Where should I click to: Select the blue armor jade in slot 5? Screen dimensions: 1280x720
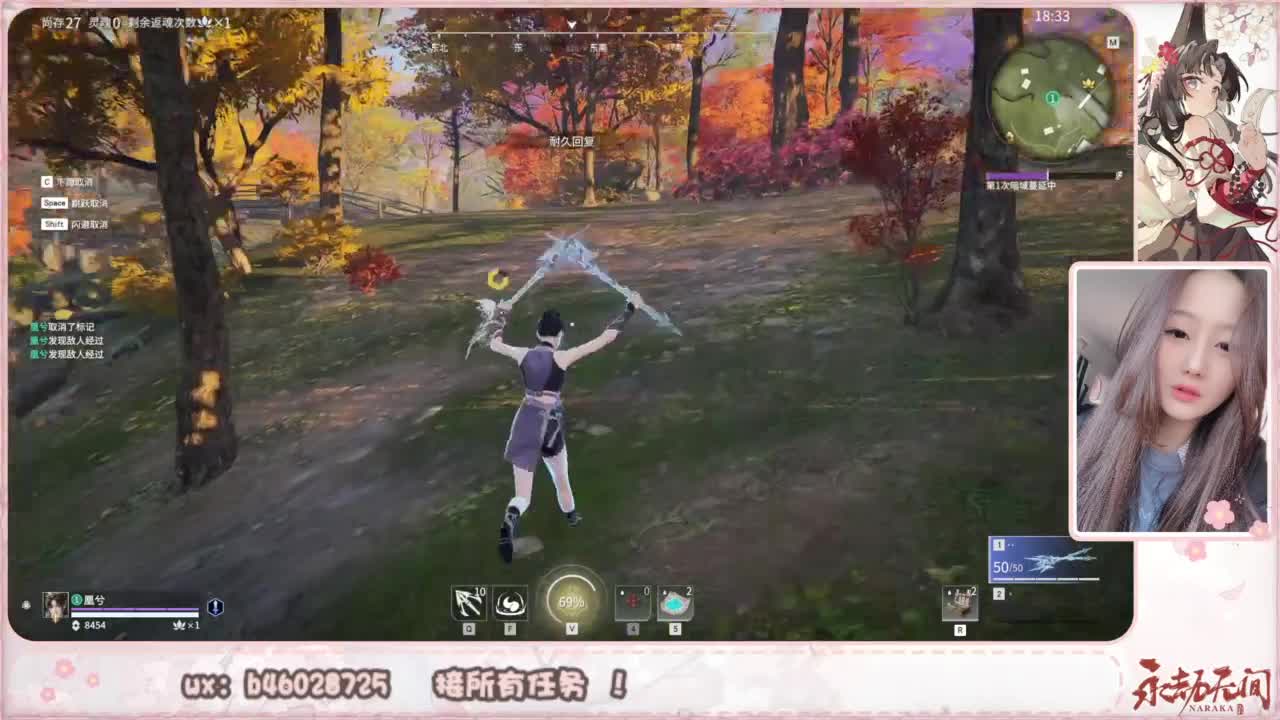pyautogui.click(x=674, y=602)
